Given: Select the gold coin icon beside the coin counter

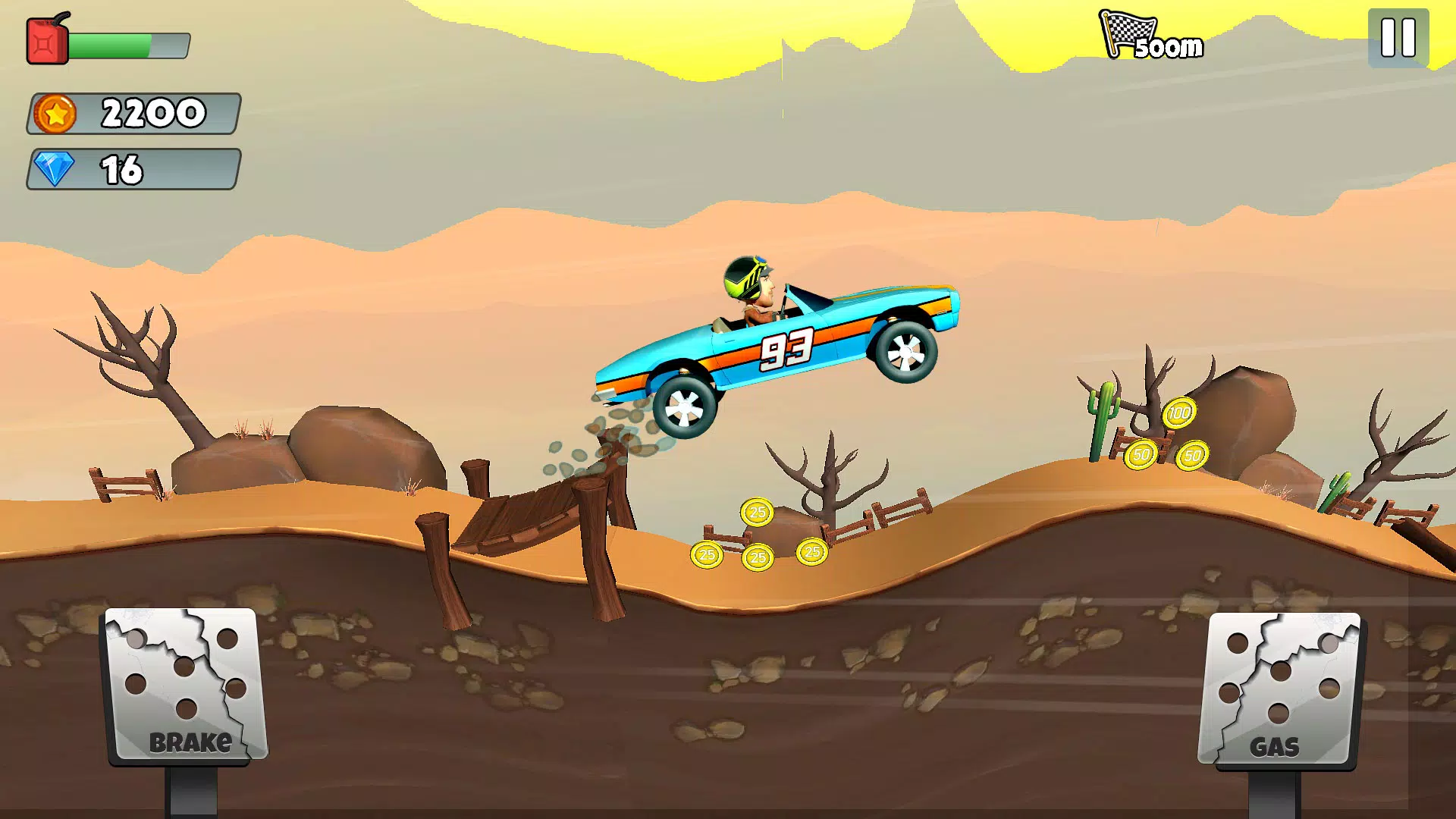Looking at the screenshot, I should 56,112.
